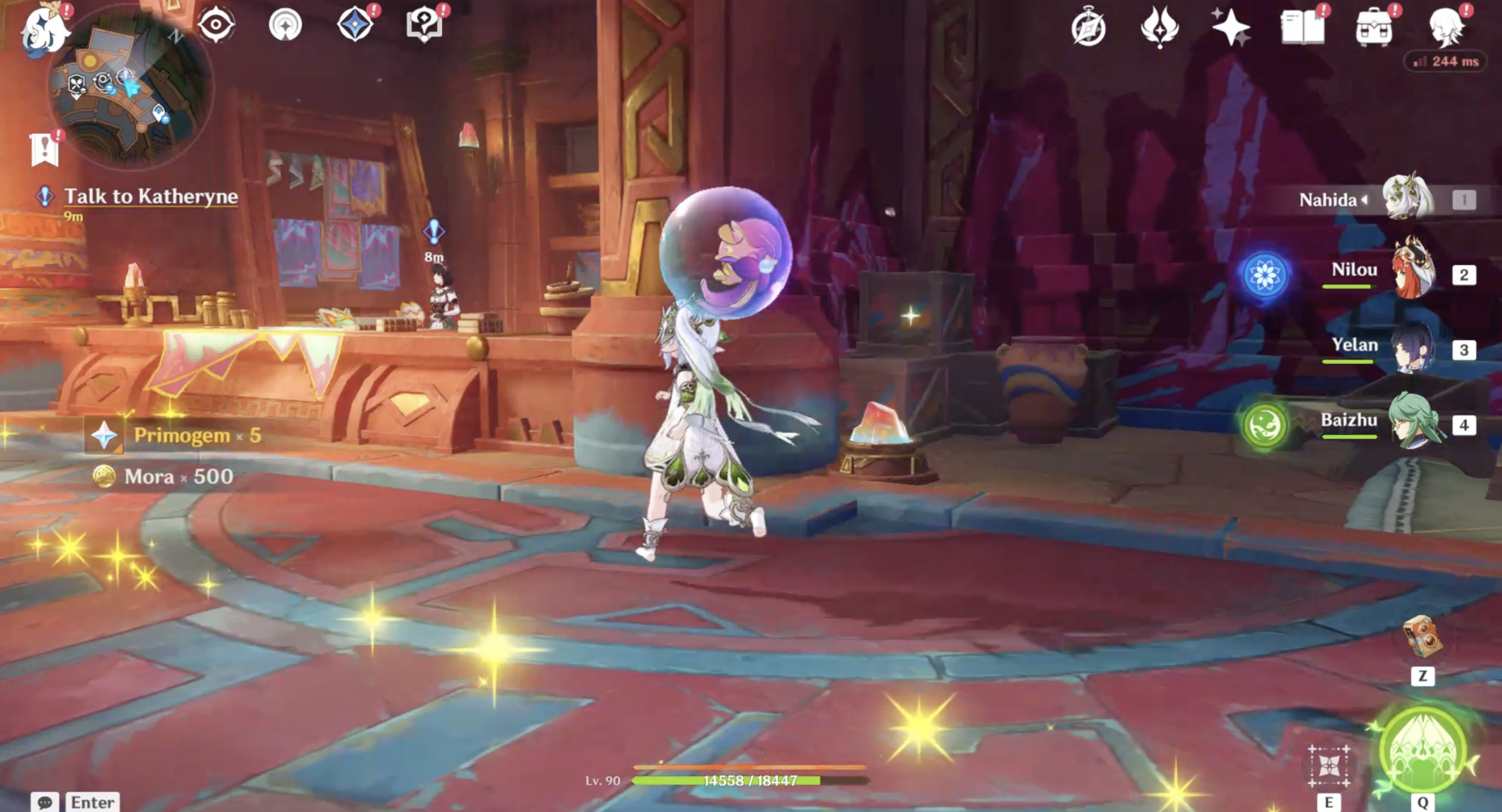The width and height of the screenshot is (1502, 812).
Task: Open the Character menu icon
Action: click(1446, 29)
